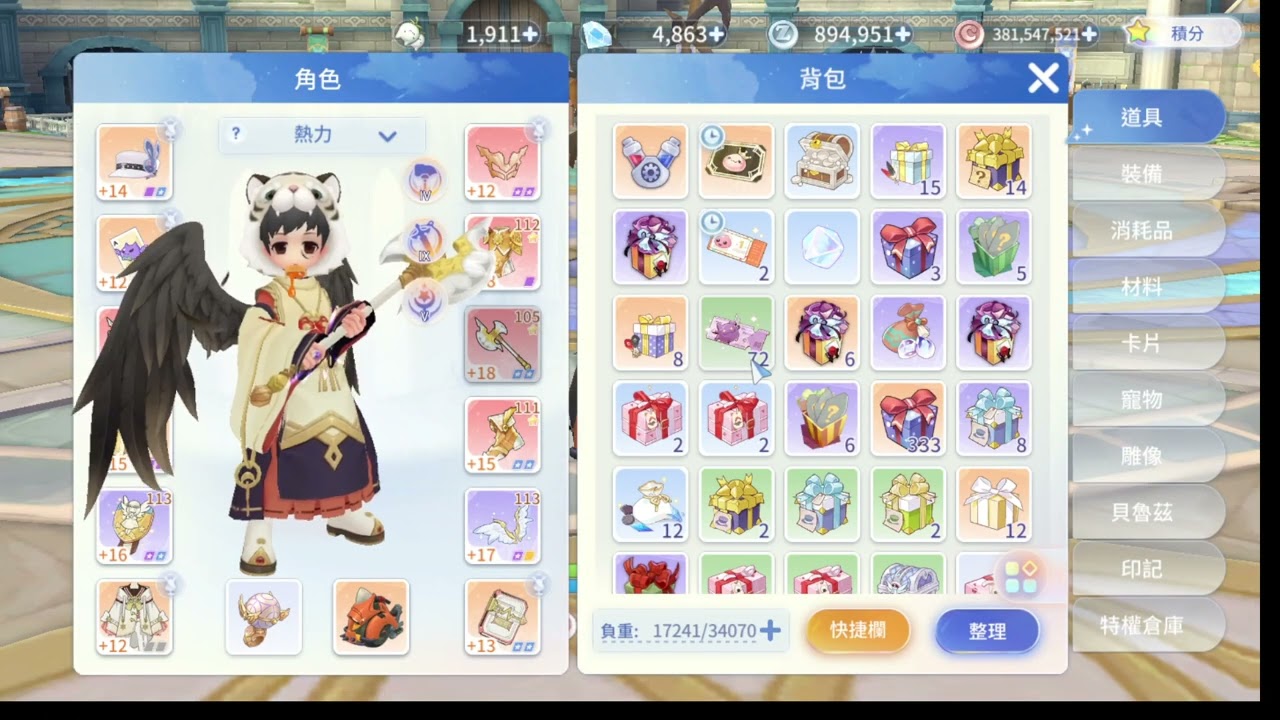The width and height of the screenshot is (1280, 720).
Task: Click the red gift box stack of 333
Action: pos(908,418)
